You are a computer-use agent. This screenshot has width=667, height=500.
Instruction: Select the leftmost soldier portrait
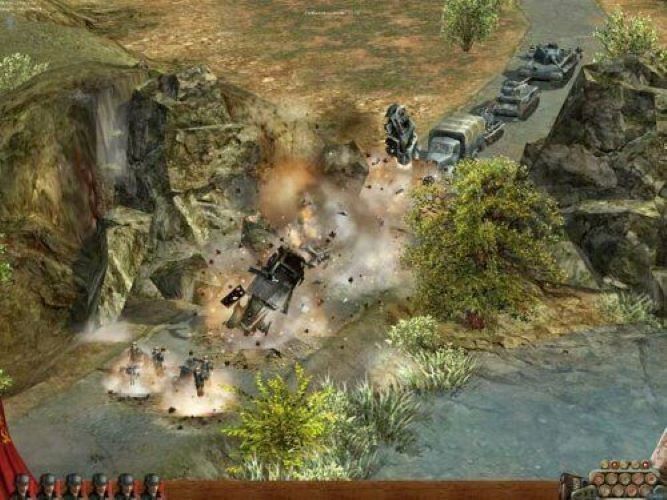(x=22, y=487)
